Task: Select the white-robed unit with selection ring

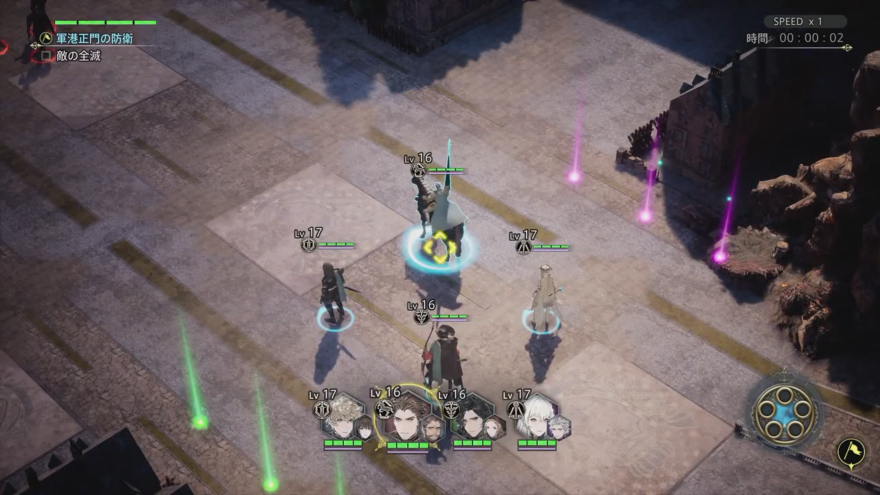Action: [542, 296]
